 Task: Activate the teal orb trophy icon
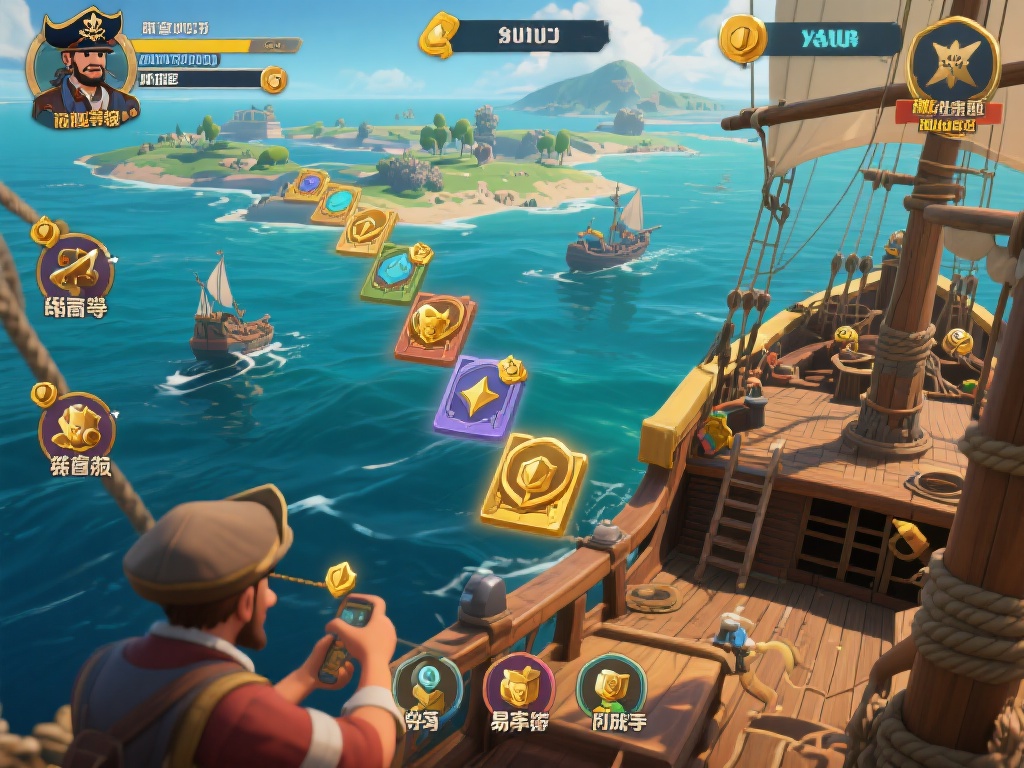click(x=427, y=685)
